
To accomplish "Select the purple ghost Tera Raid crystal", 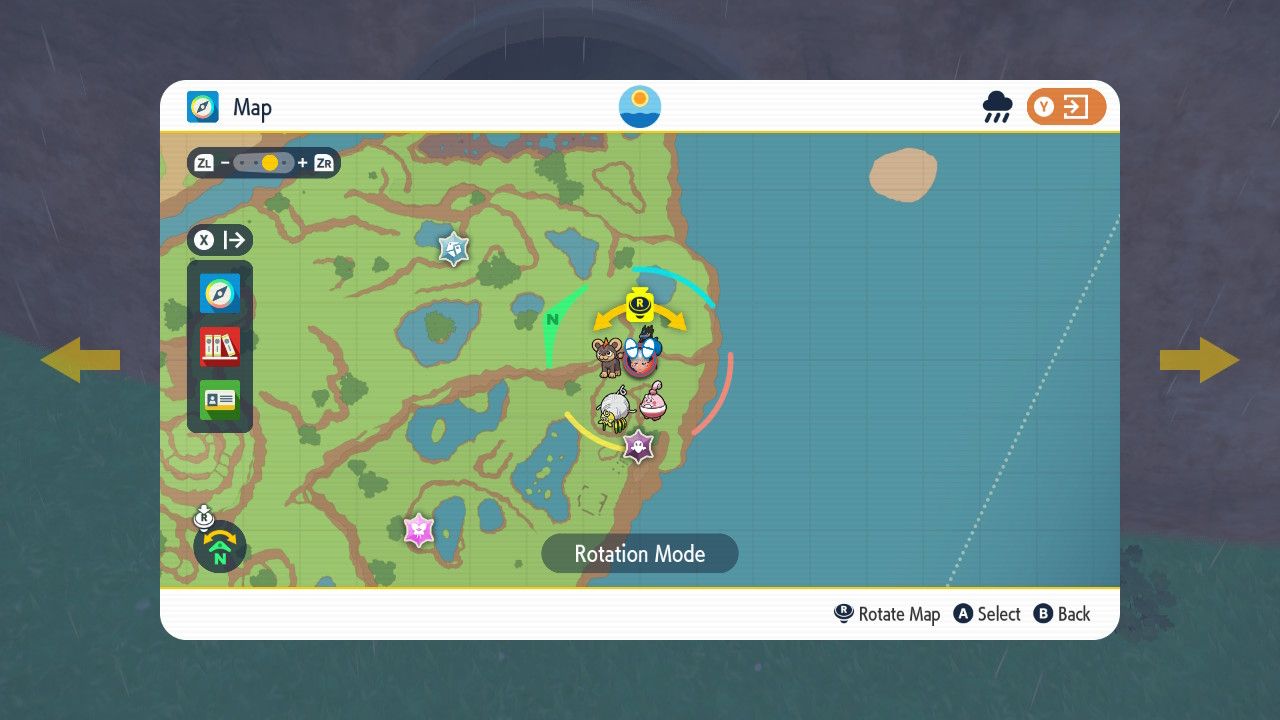I will (638, 444).
